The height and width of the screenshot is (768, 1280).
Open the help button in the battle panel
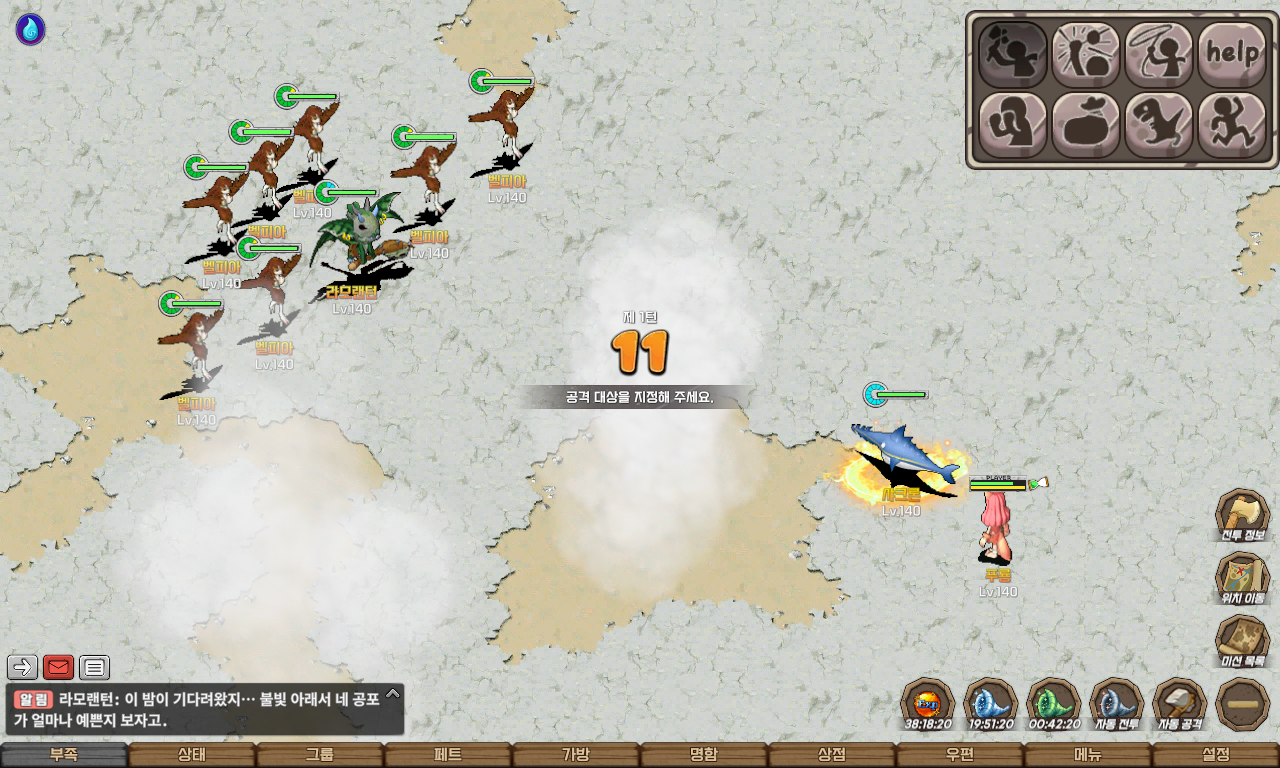click(1231, 54)
